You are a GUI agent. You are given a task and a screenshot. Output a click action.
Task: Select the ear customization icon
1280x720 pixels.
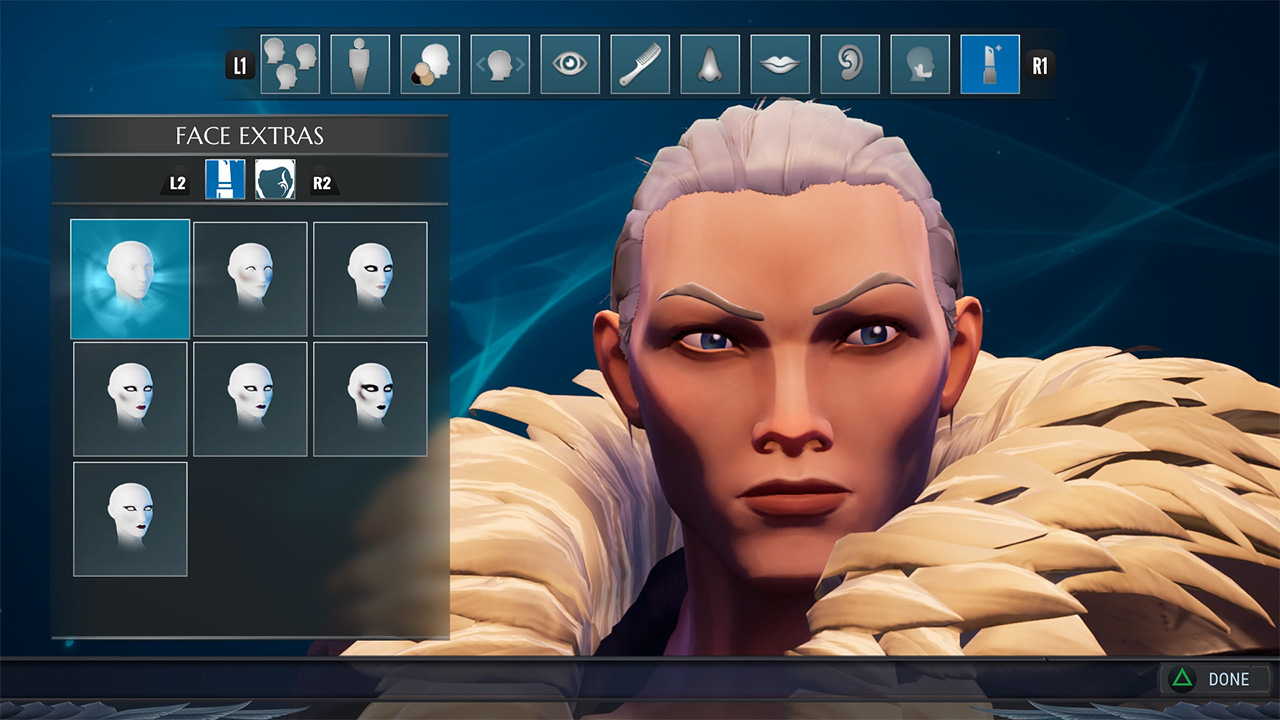tap(850, 63)
